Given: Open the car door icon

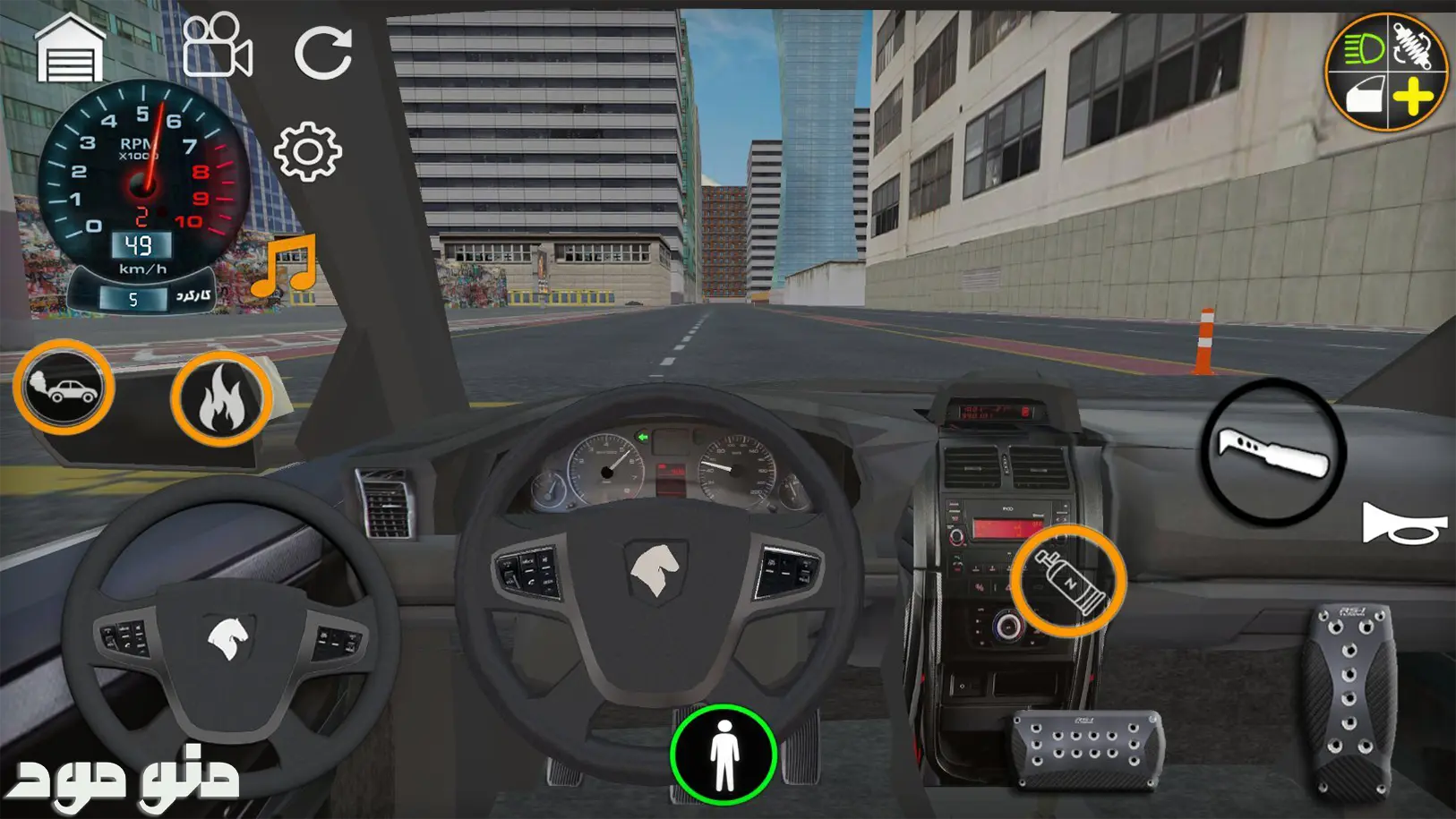Looking at the screenshot, I should pos(1363,95).
